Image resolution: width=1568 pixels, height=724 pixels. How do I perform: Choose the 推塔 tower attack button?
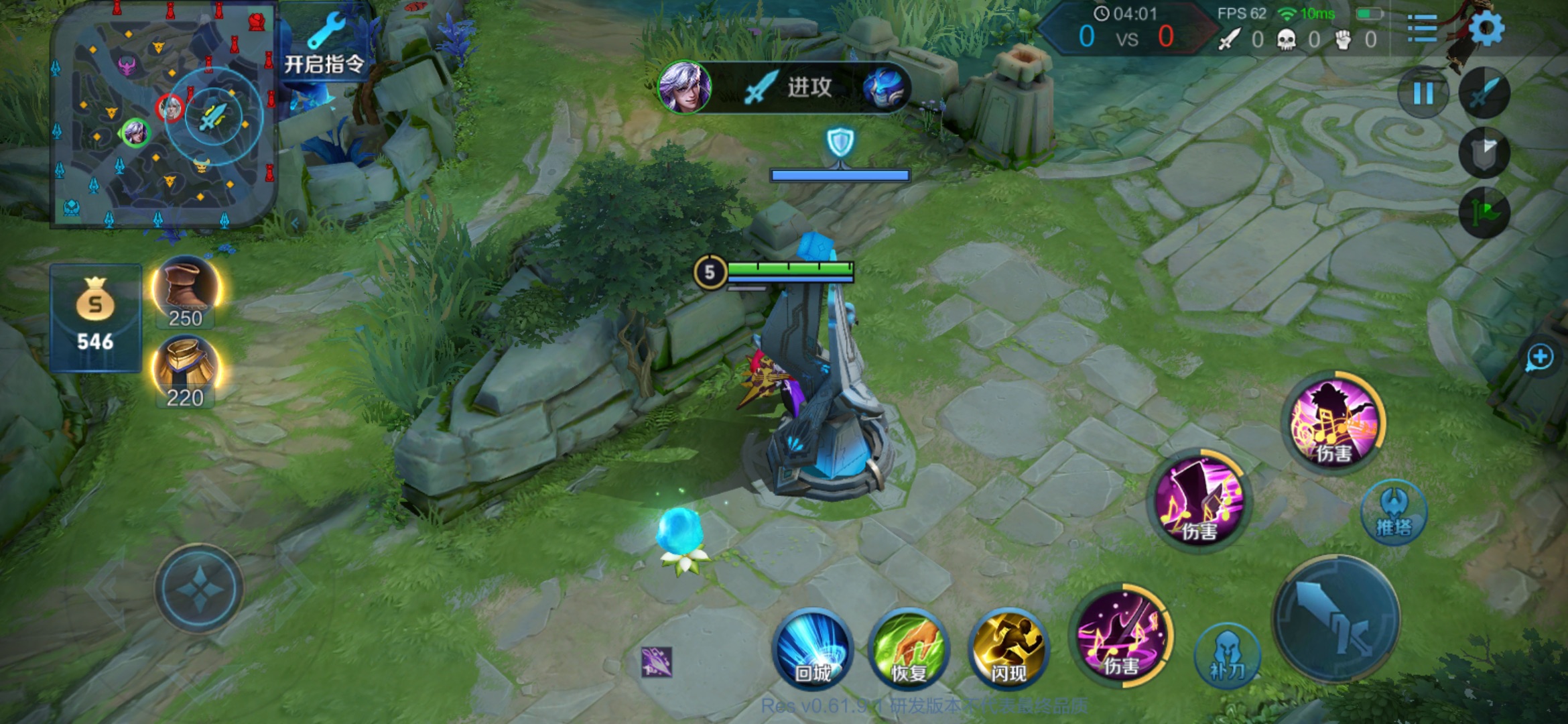click(x=1394, y=512)
